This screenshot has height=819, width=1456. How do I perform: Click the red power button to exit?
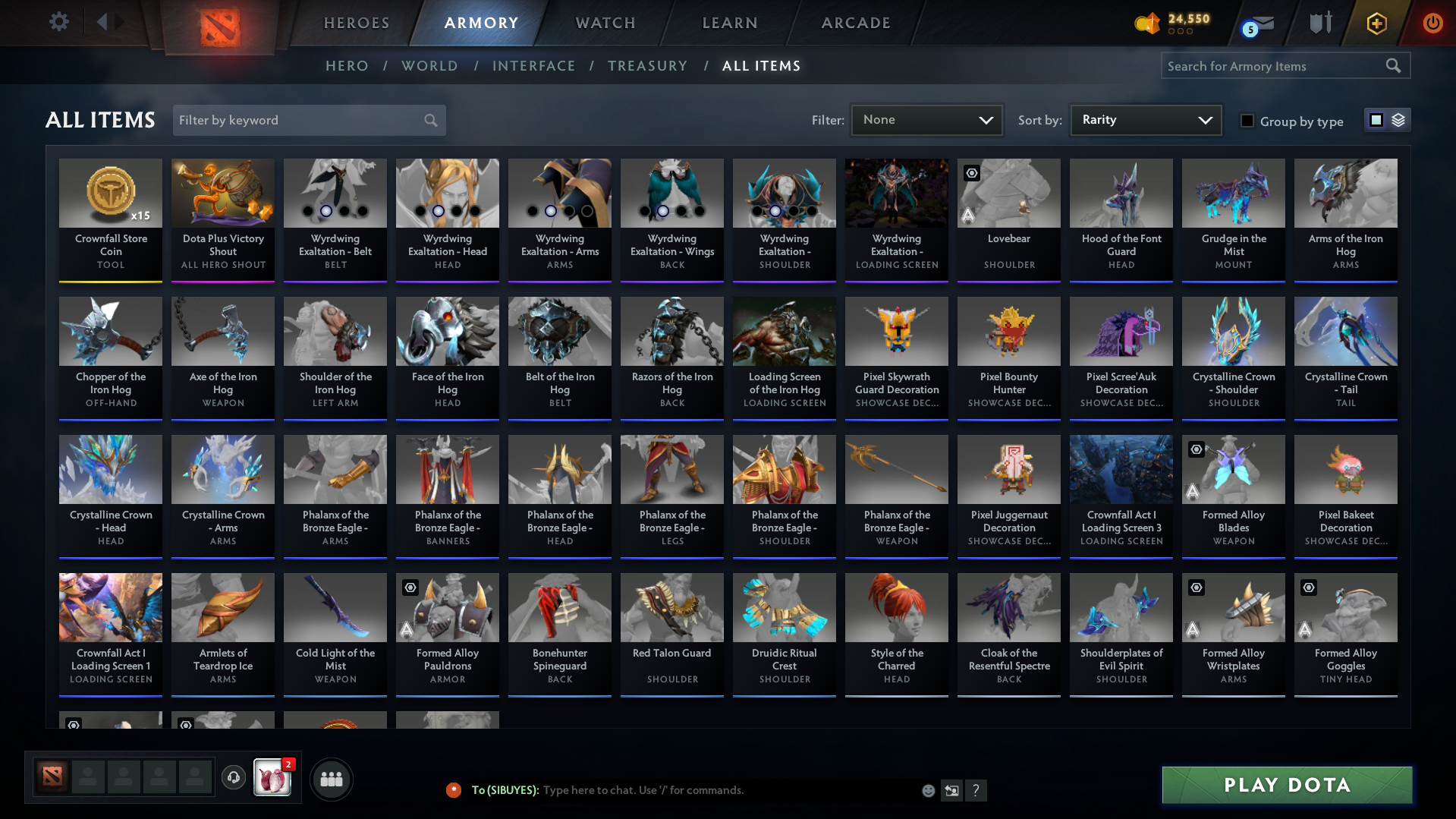pyautogui.click(x=1432, y=23)
